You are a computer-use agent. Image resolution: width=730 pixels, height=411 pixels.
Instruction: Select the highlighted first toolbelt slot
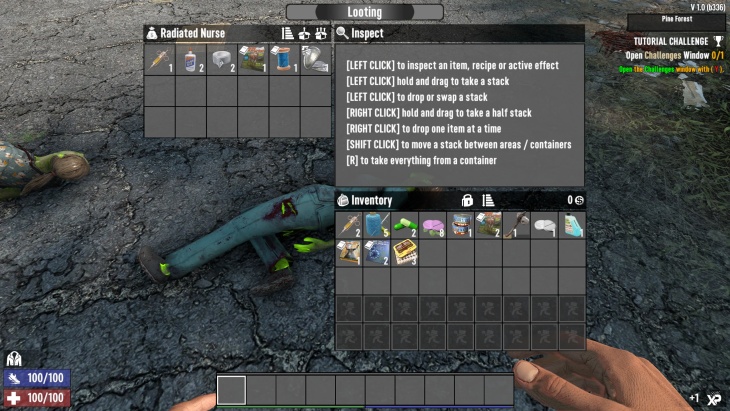tap(232, 390)
